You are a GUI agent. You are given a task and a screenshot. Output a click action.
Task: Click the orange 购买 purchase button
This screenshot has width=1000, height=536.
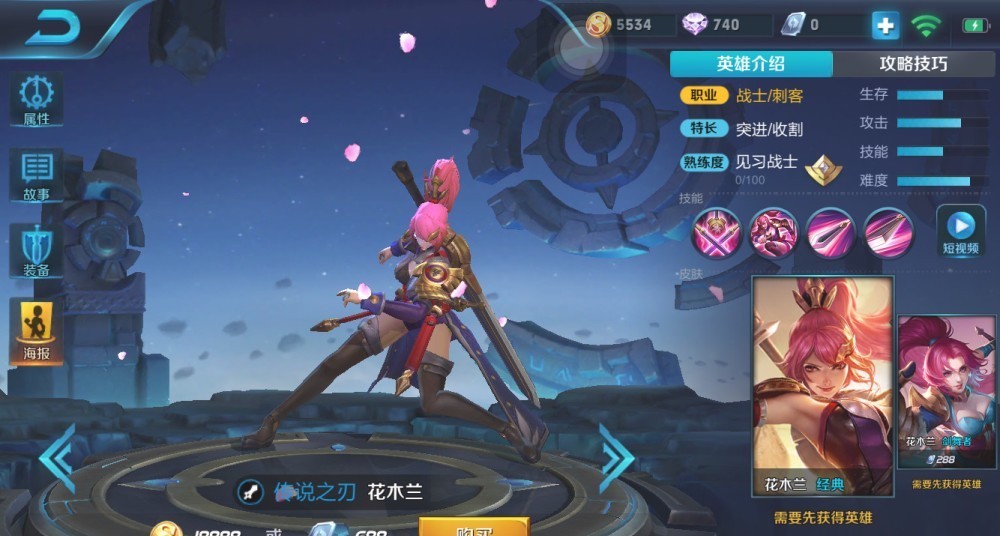[x=473, y=526]
